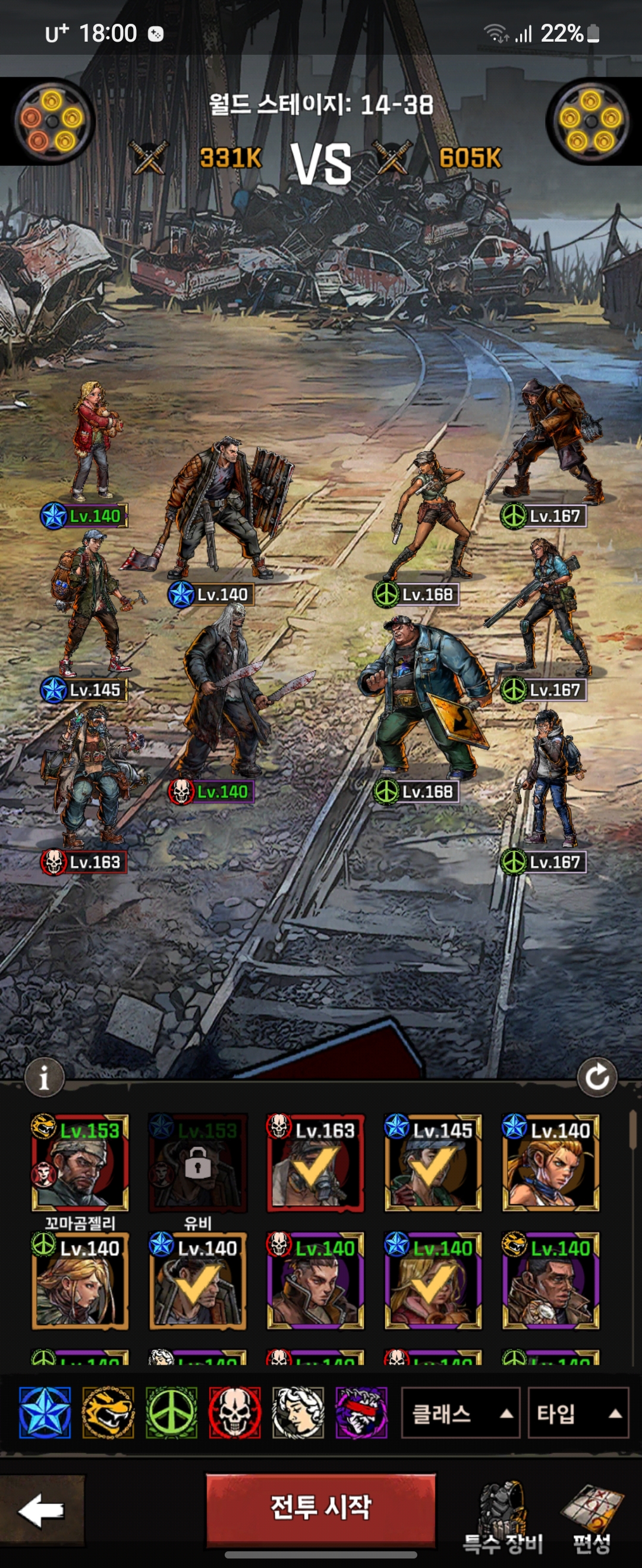Reset the lineup with the circular arrow
The width and height of the screenshot is (642, 1568).
tap(596, 1077)
